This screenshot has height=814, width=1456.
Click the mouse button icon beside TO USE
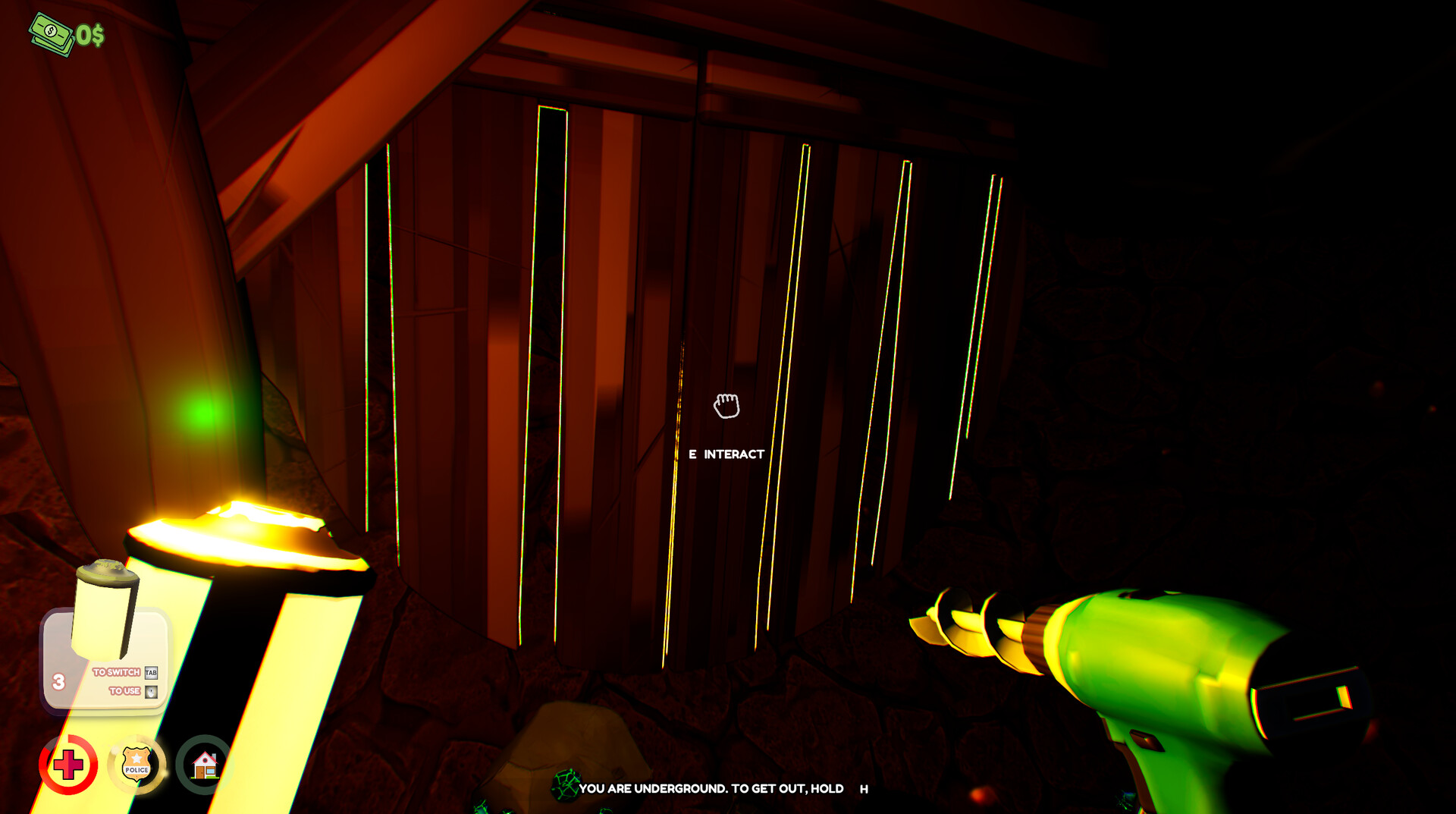150,691
